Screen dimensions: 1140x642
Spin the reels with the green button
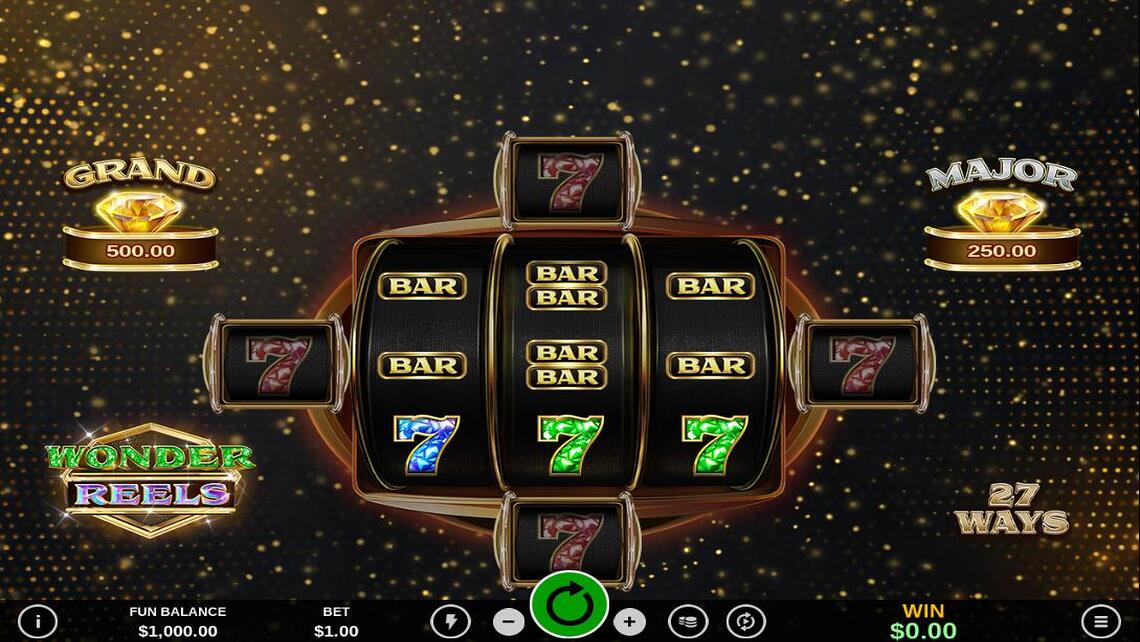click(569, 605)
